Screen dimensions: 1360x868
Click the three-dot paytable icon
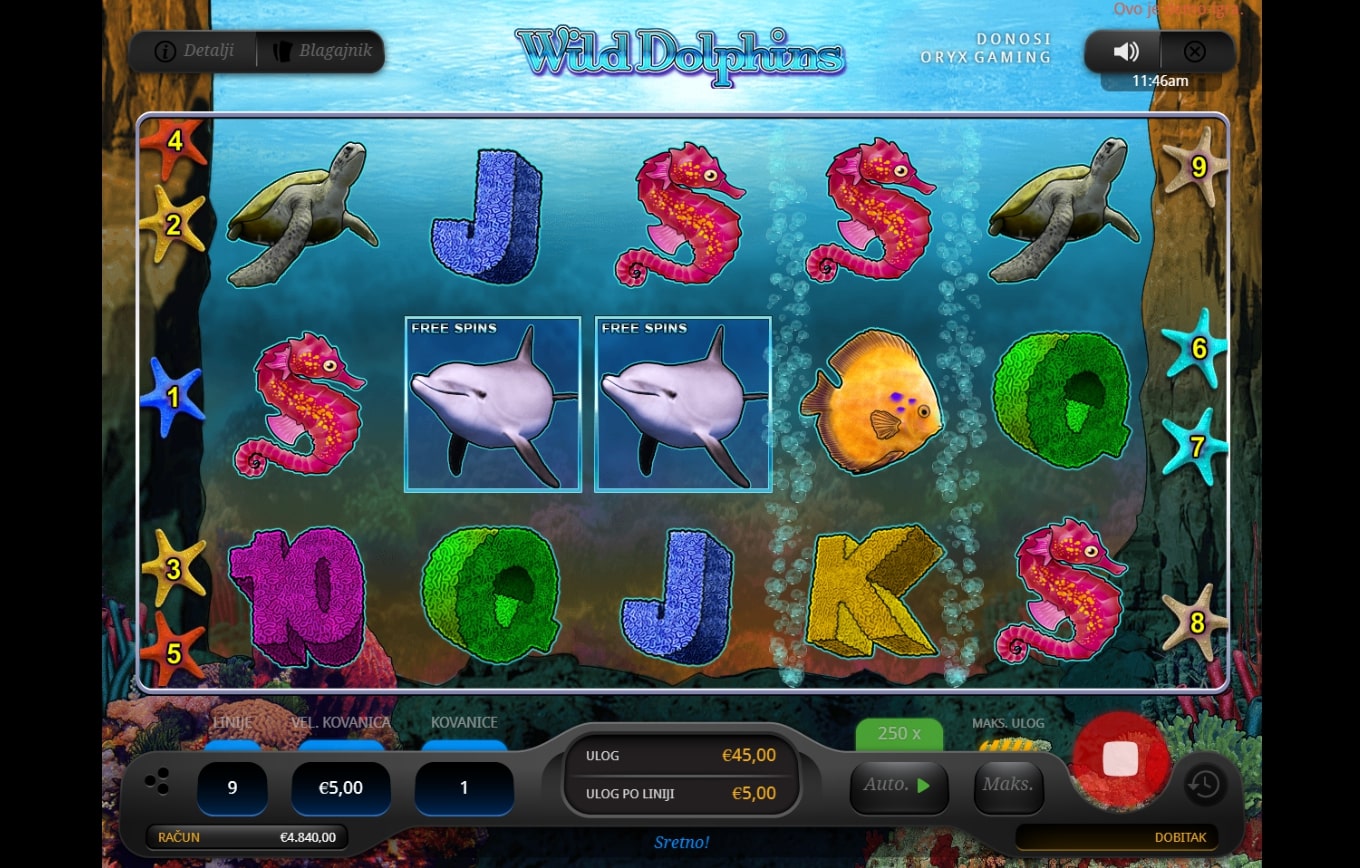[x=157, y=783]
